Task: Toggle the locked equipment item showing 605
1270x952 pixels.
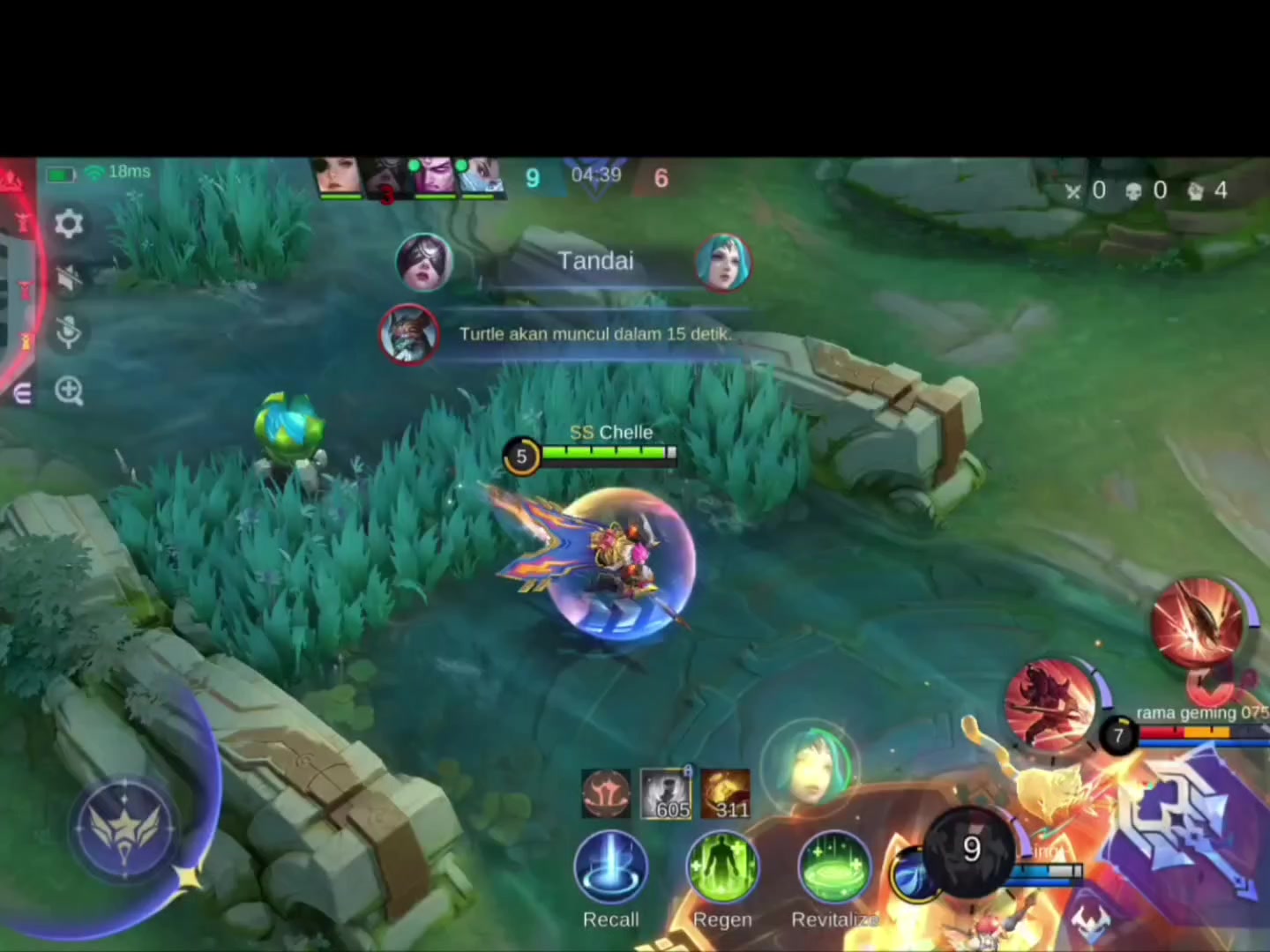Action: click(667, 792)
